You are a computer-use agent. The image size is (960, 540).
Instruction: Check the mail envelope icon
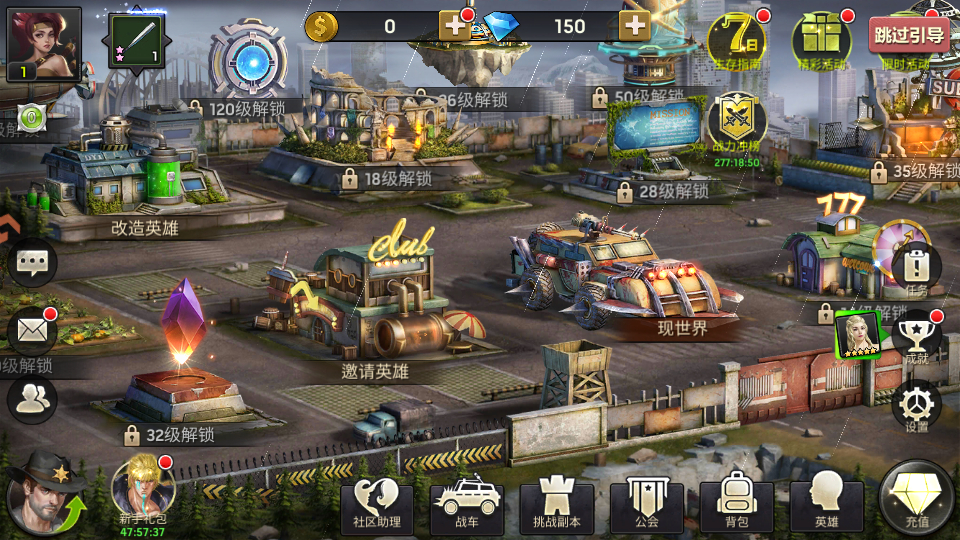(32, 331)
